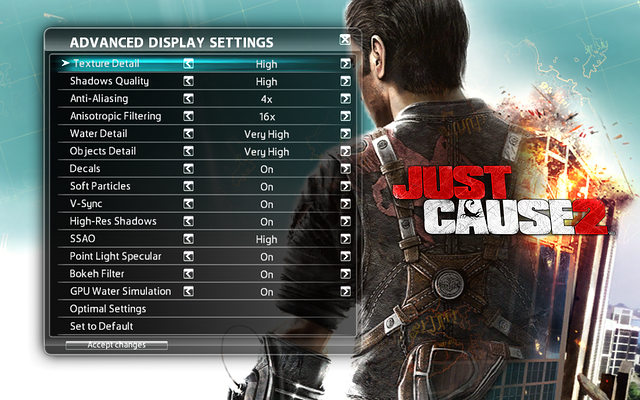
Task: Toggle Decals with its right arrow
Action: (345, 169)
